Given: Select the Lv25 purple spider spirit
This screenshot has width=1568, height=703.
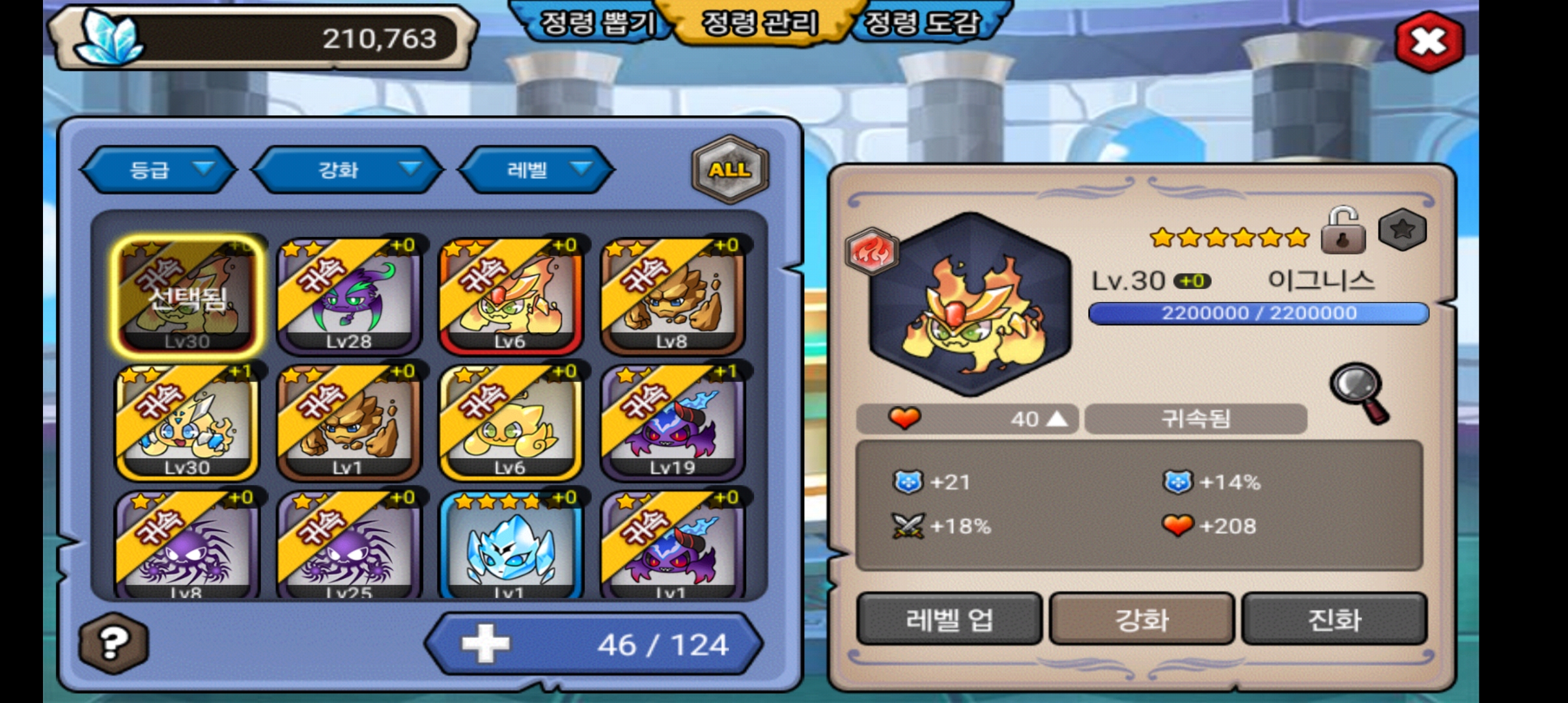Looking at the screenshot, I should 349,545.
